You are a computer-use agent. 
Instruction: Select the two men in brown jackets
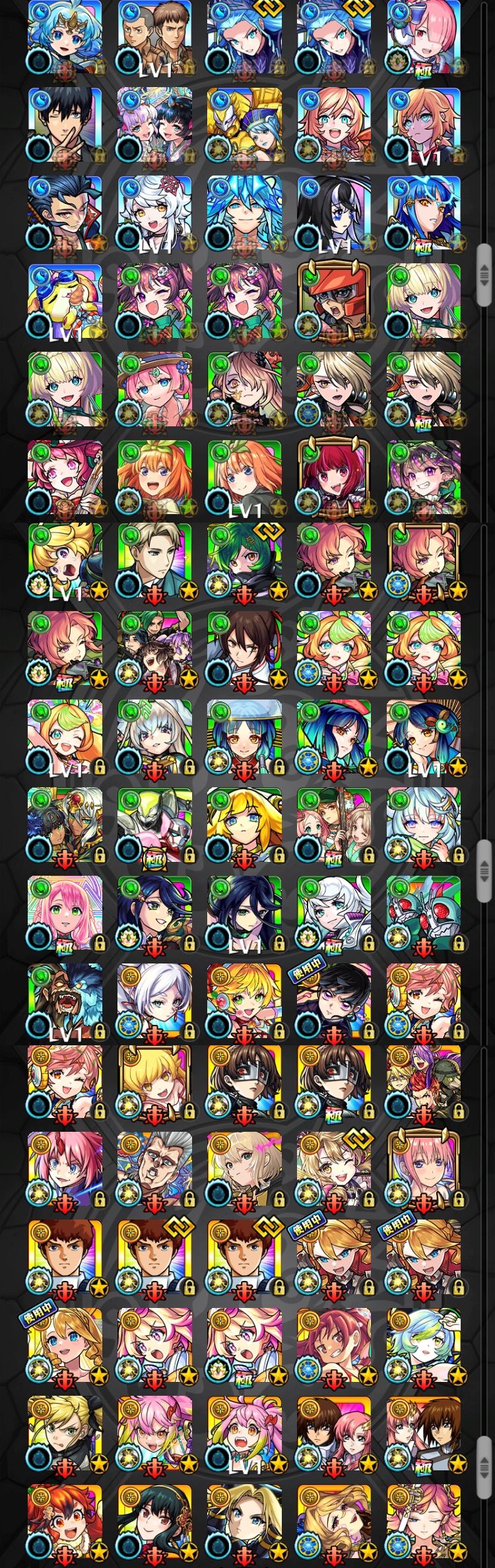(154, 36)
